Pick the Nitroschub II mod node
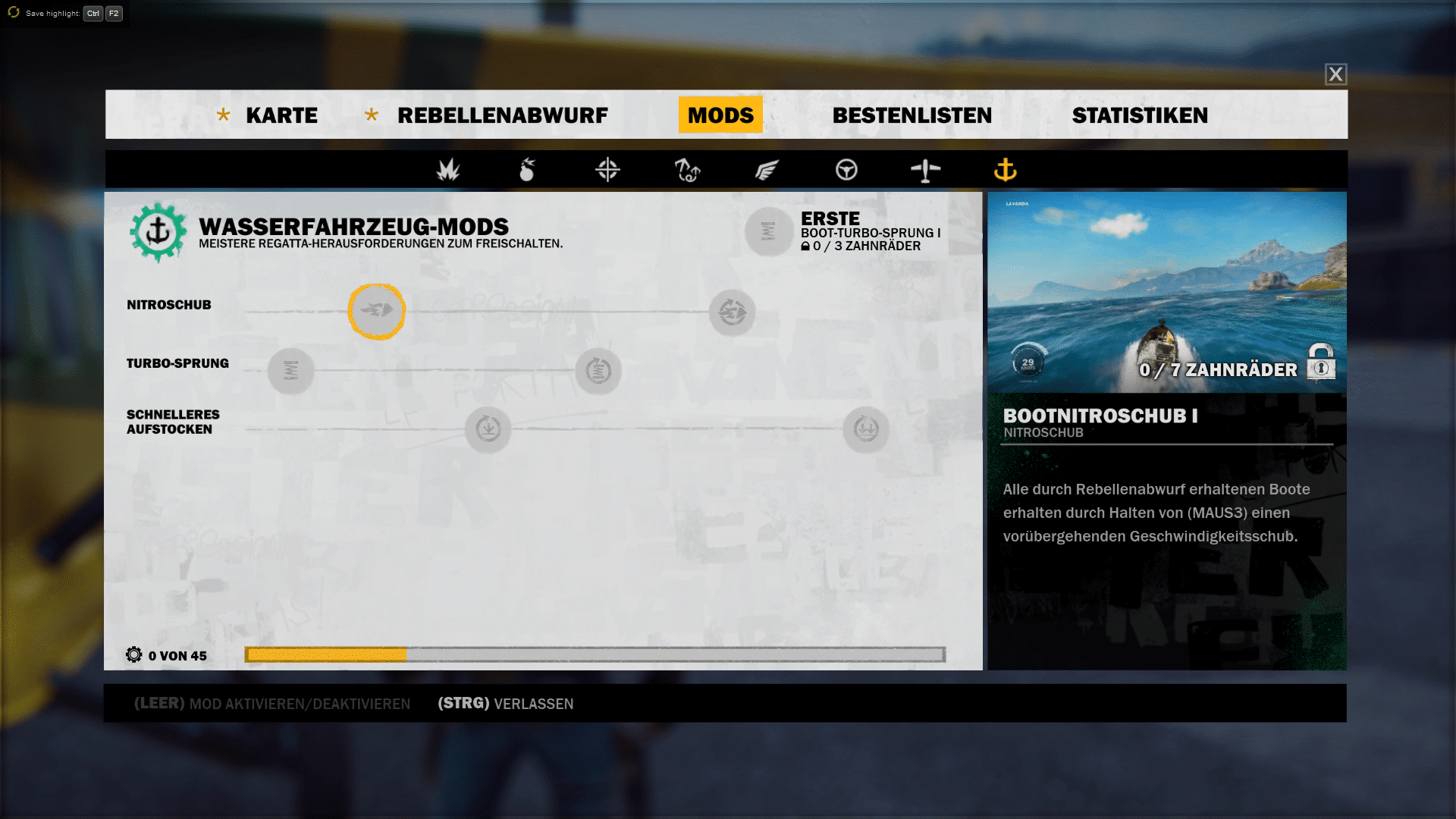This screenshot has width=1456, height=819. click(732, 312)
